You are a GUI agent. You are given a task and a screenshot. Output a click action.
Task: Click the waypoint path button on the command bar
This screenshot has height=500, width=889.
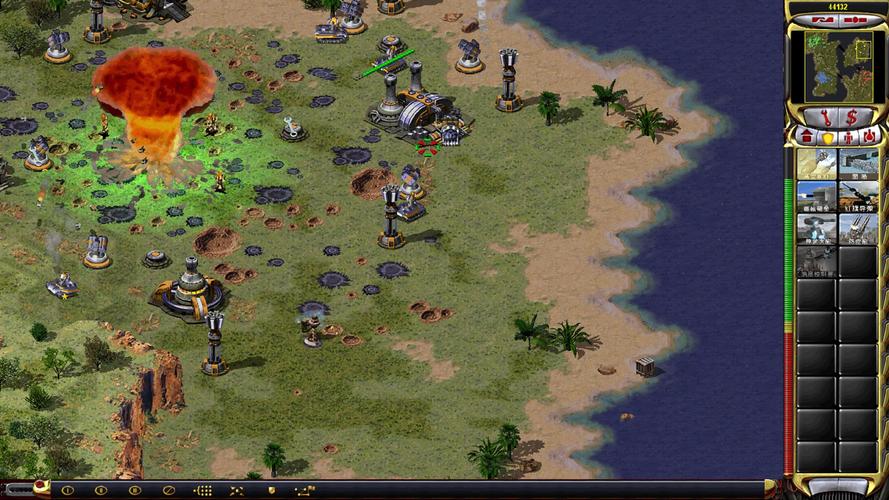[304, 490]
